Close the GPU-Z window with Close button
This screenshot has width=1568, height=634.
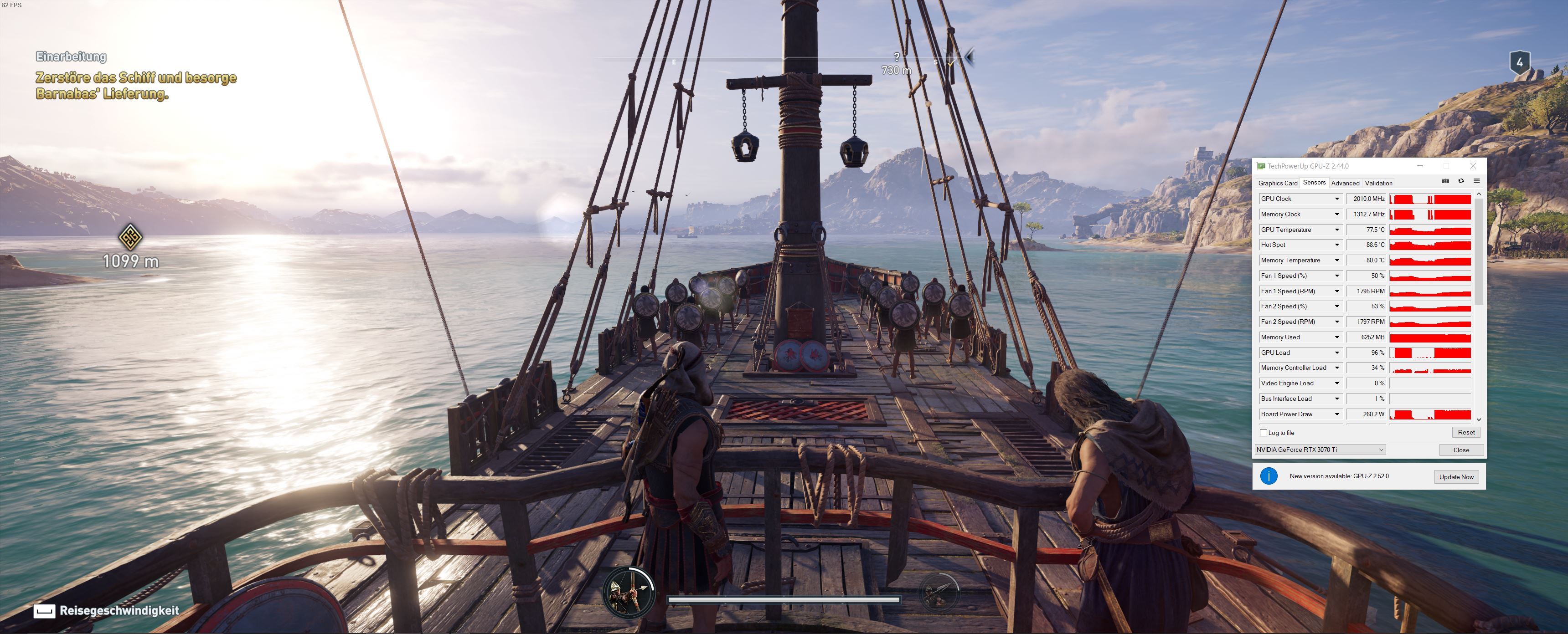pyautogui.click(x=1461, y=450)
